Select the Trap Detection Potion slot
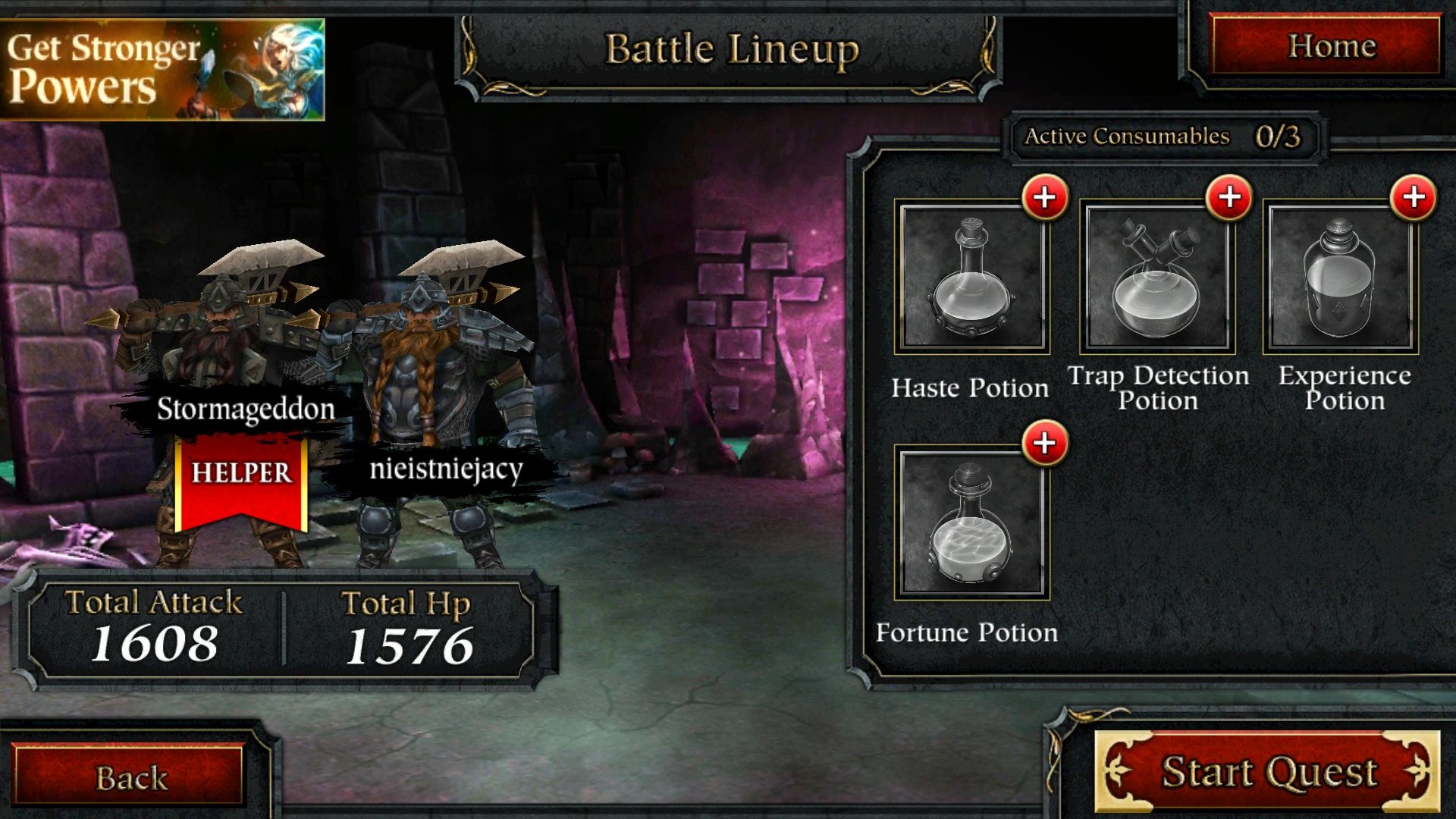 [x=1157, y=278]
